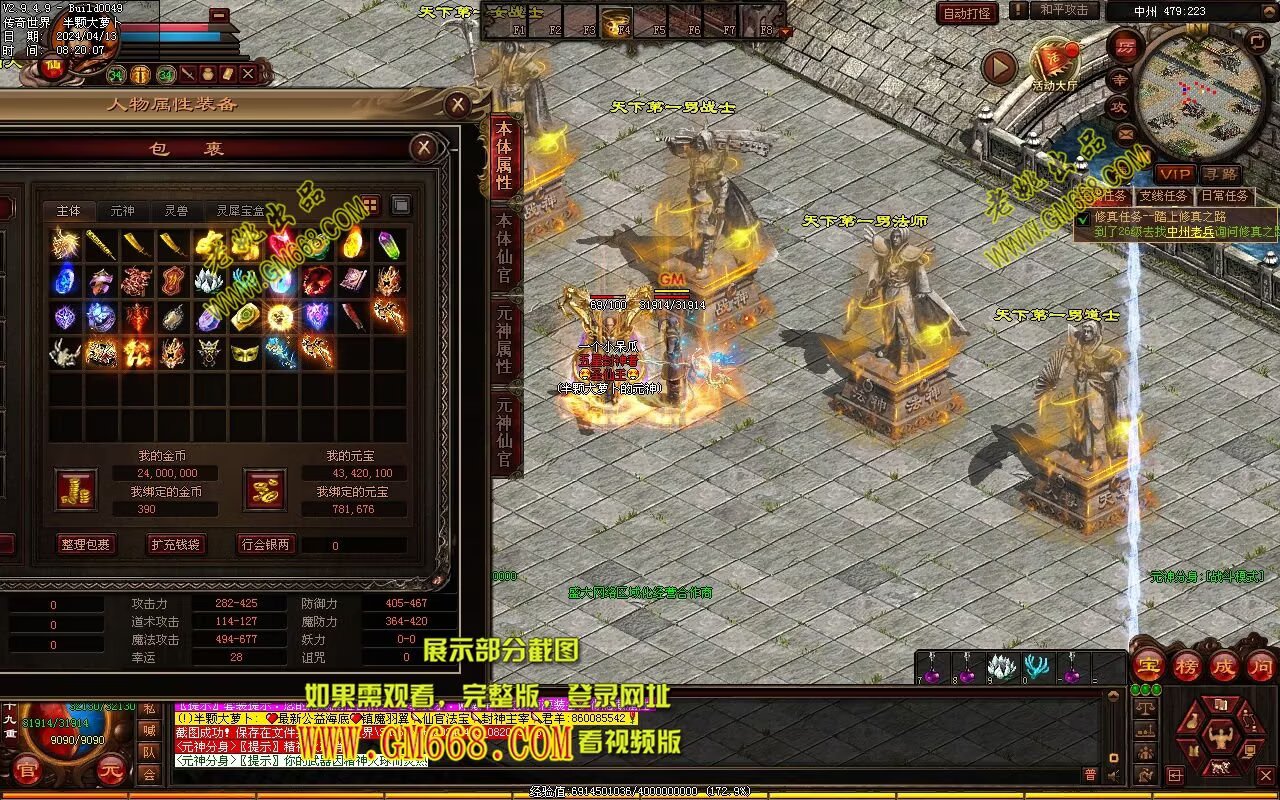Open the 宝 treasure shop button
1280x800 pixels.
click(1148, 667)
